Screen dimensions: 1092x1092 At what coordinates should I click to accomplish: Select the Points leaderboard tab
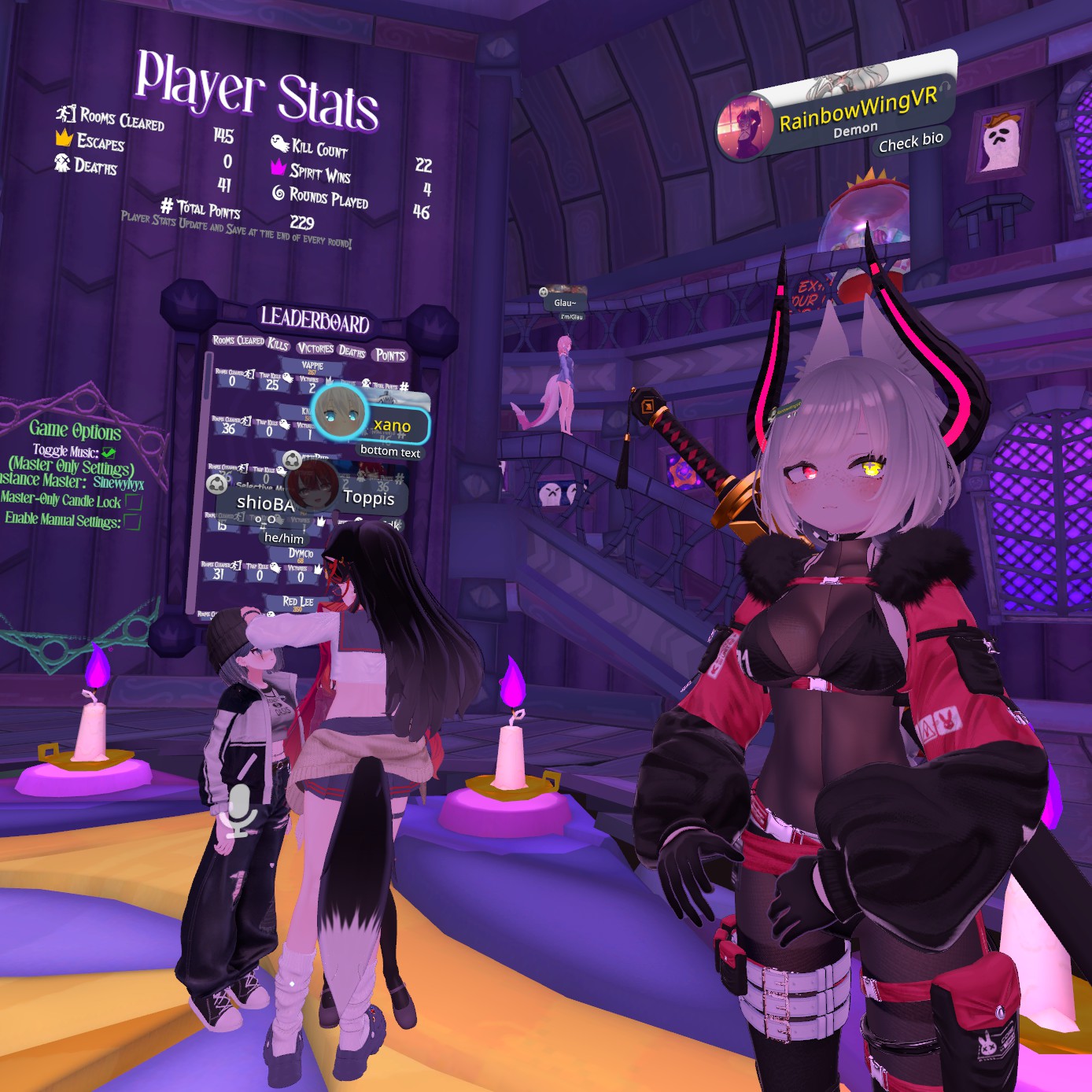tap(390, 355)
